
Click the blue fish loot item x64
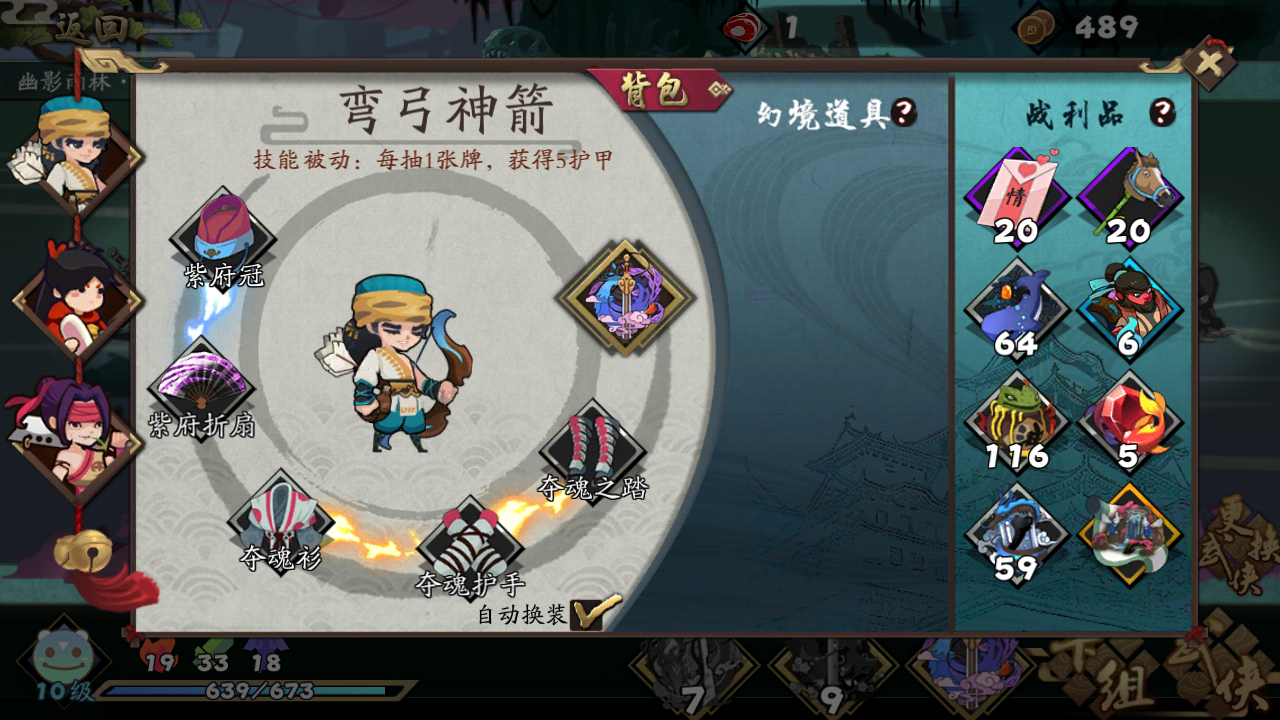tap(1018, 310)
